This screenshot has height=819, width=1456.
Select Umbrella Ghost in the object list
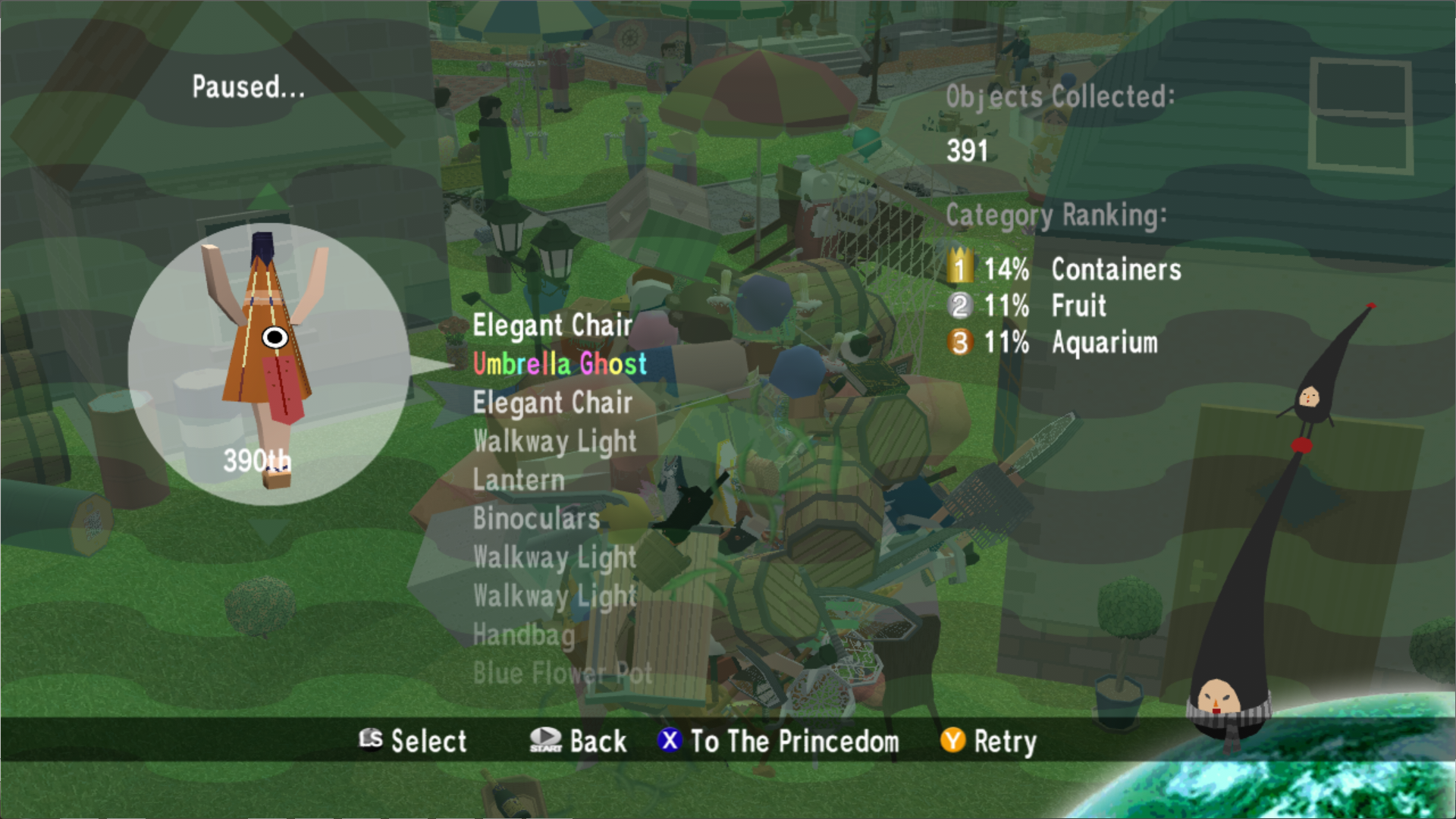pyautogui.click(x=560, y=364)
